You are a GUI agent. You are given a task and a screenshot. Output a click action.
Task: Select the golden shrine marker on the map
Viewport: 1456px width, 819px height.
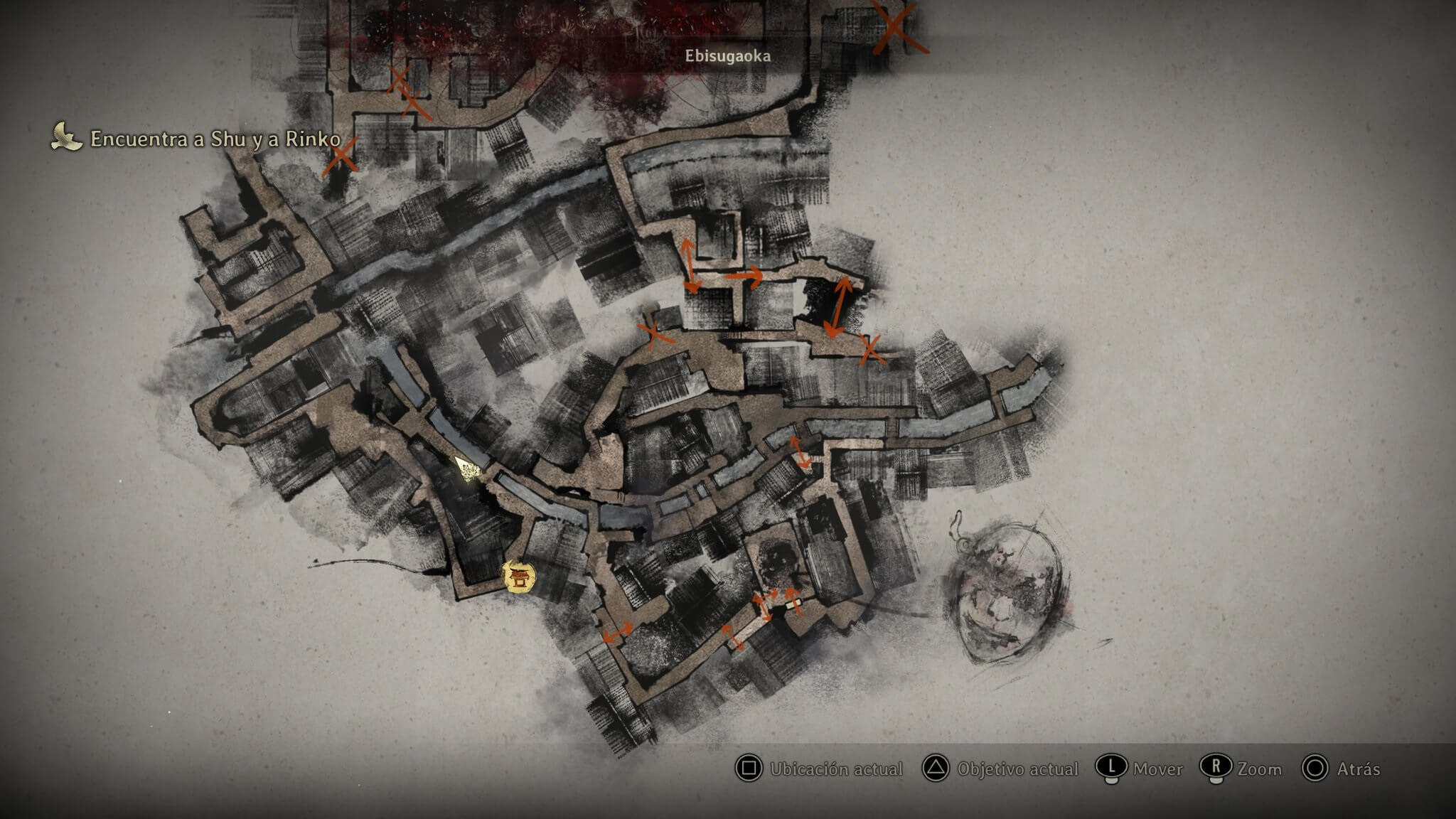[519, 577]
